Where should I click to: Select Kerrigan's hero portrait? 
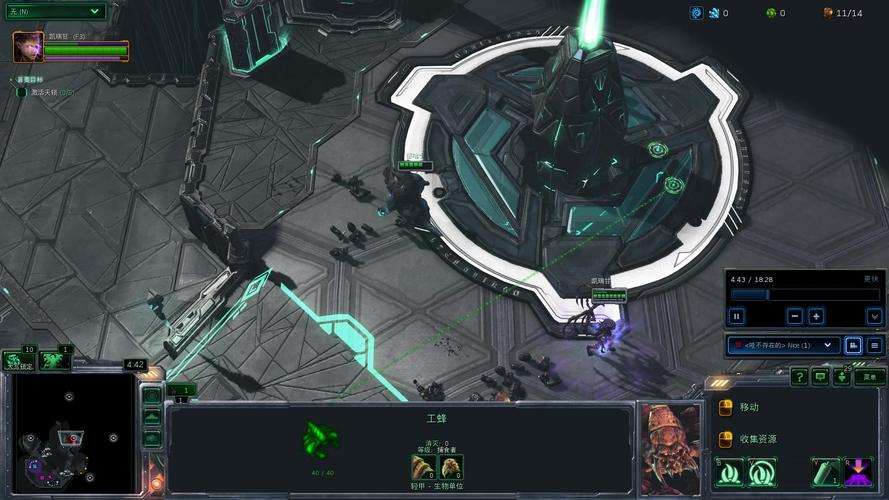coord(27,47)
